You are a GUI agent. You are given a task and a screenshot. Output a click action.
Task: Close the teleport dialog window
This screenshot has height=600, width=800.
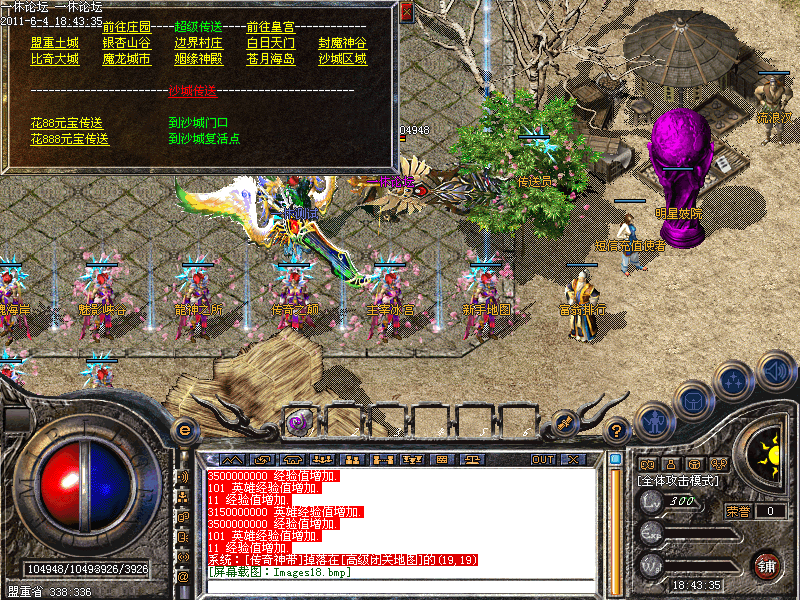click(x=406, y=14)
